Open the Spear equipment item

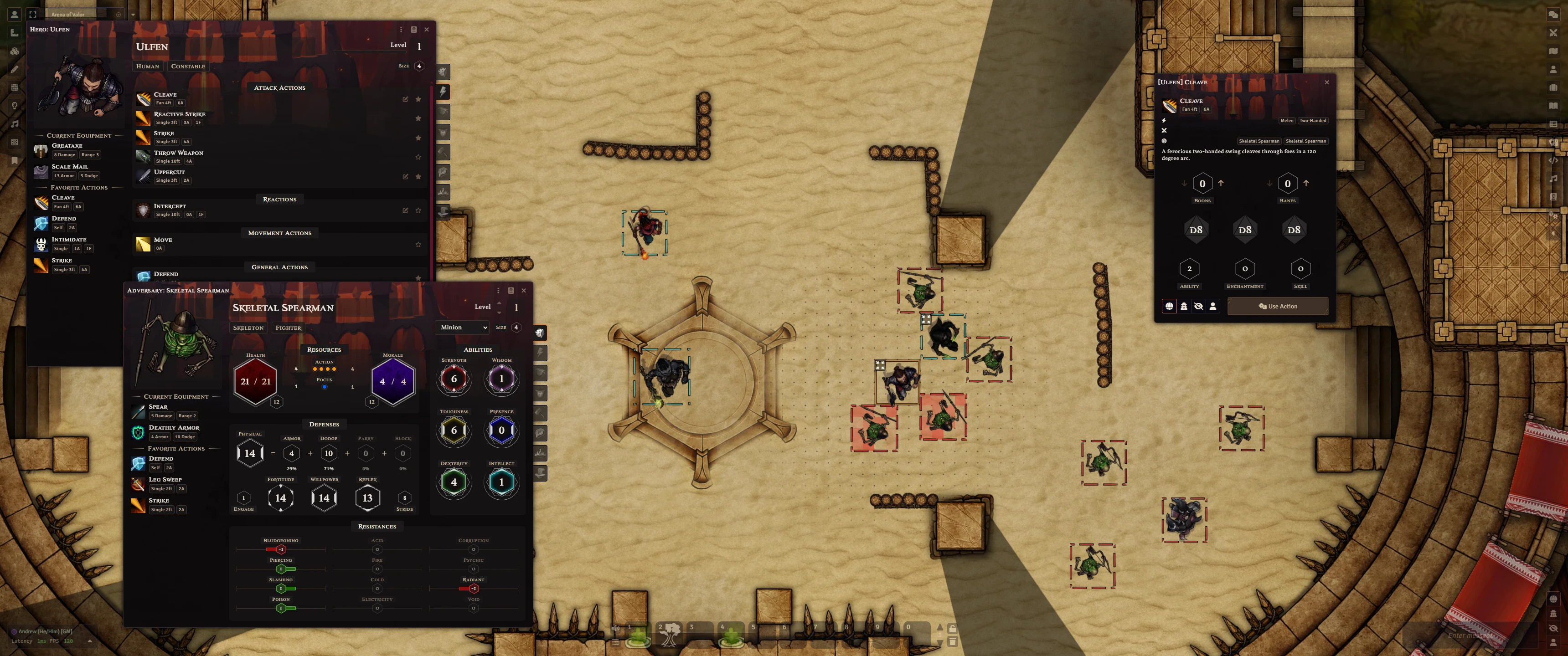[x=158, y=406]
